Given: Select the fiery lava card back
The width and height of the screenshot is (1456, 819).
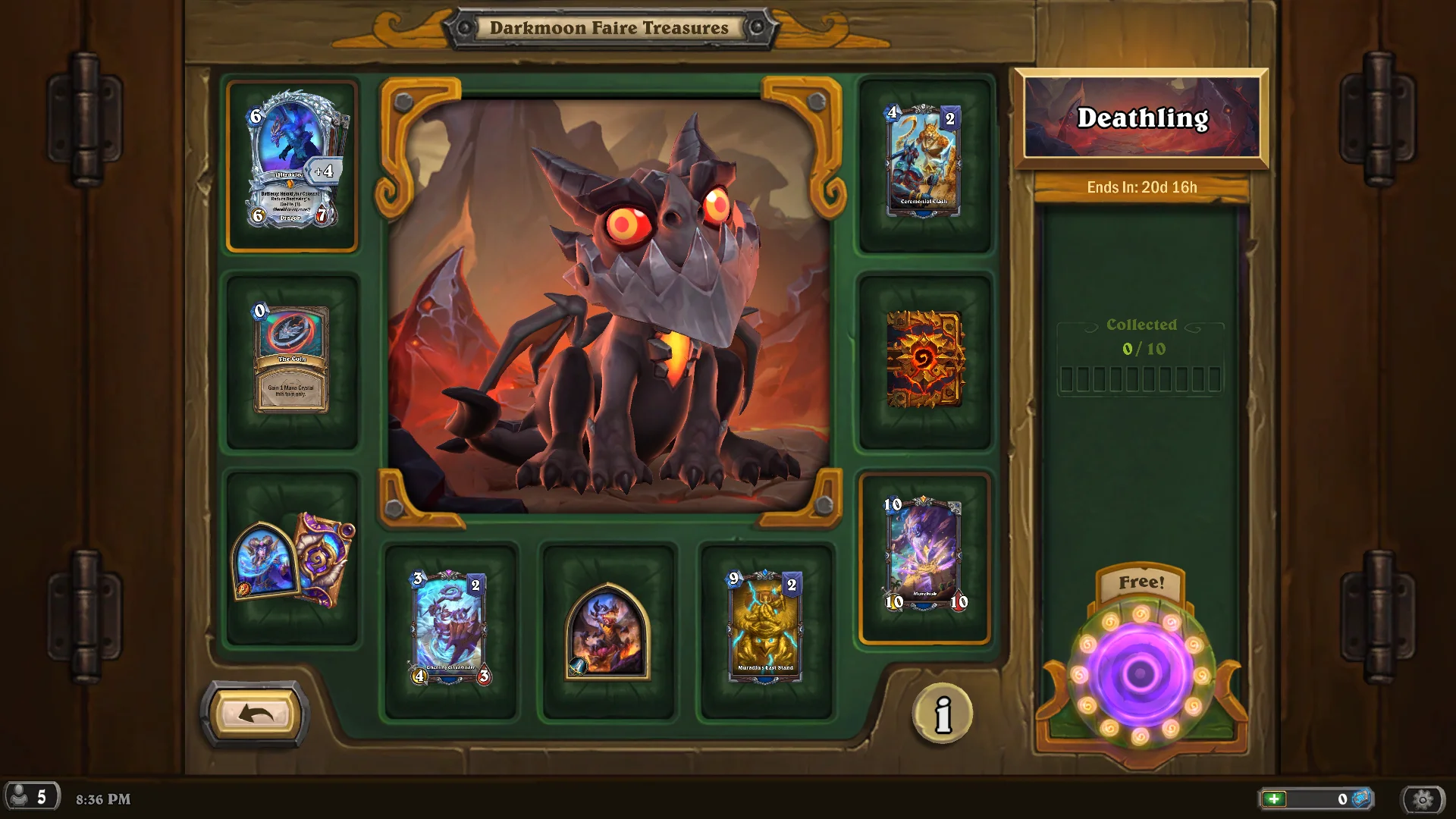Looking at the screenshot, I should tap(924, 359).
